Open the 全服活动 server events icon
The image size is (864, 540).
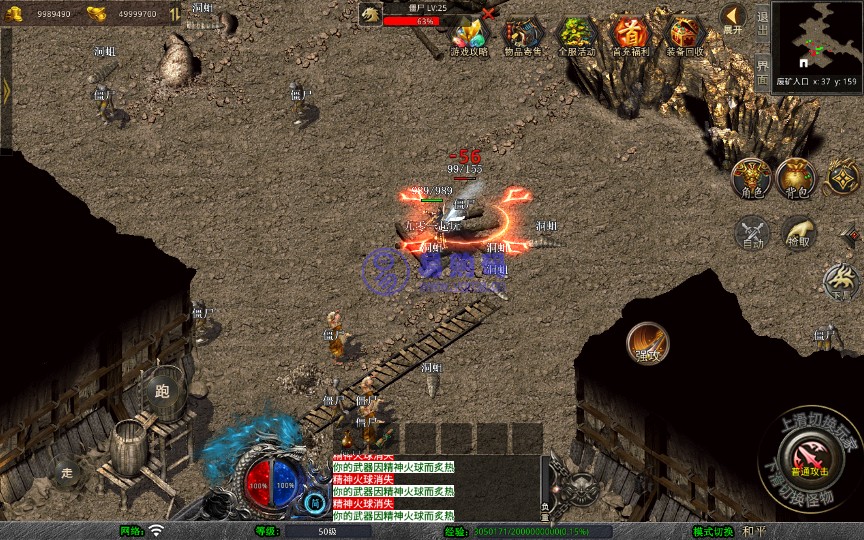click(576, 36)
